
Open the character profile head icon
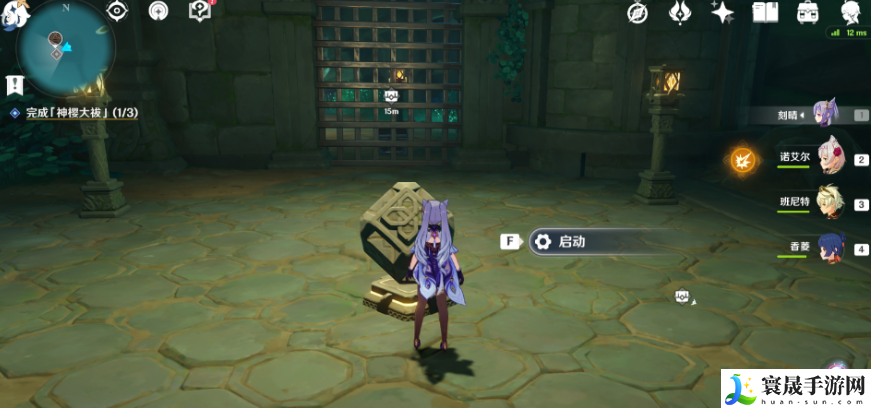point(850,13)
